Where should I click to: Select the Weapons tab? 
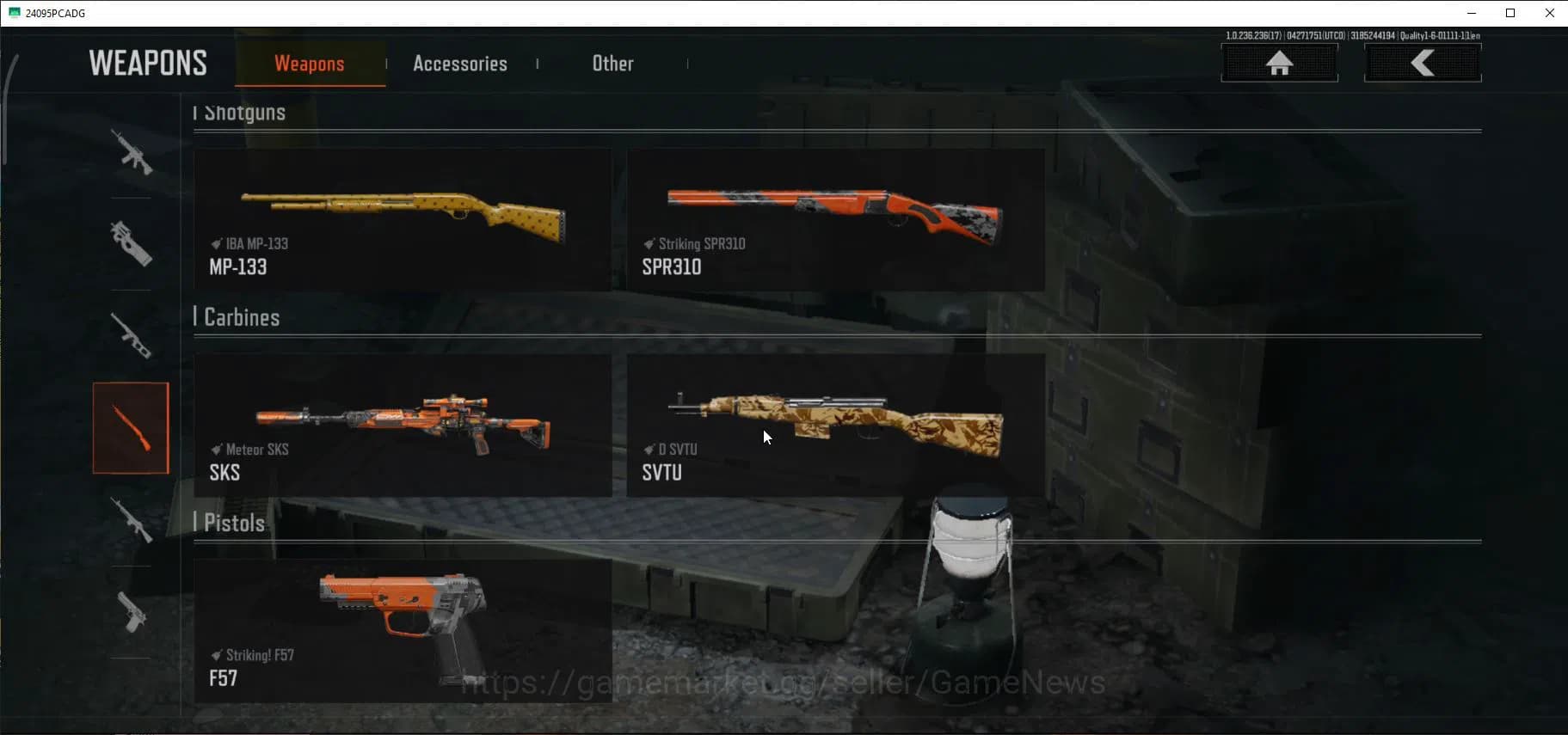(309, 63)
